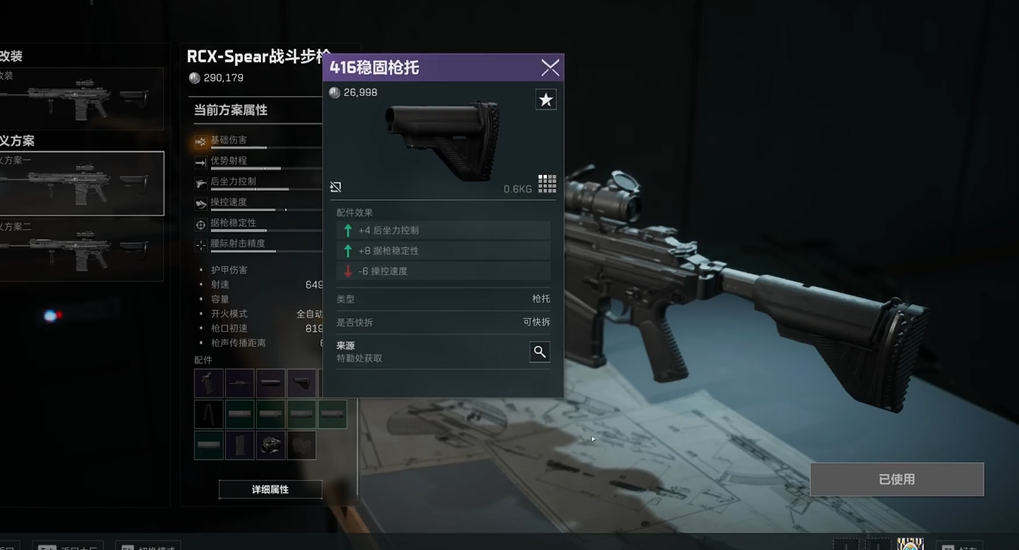Select the bipod attachment slot
This screenshot has width=1019, height=550.
click(x=209, y=414)
